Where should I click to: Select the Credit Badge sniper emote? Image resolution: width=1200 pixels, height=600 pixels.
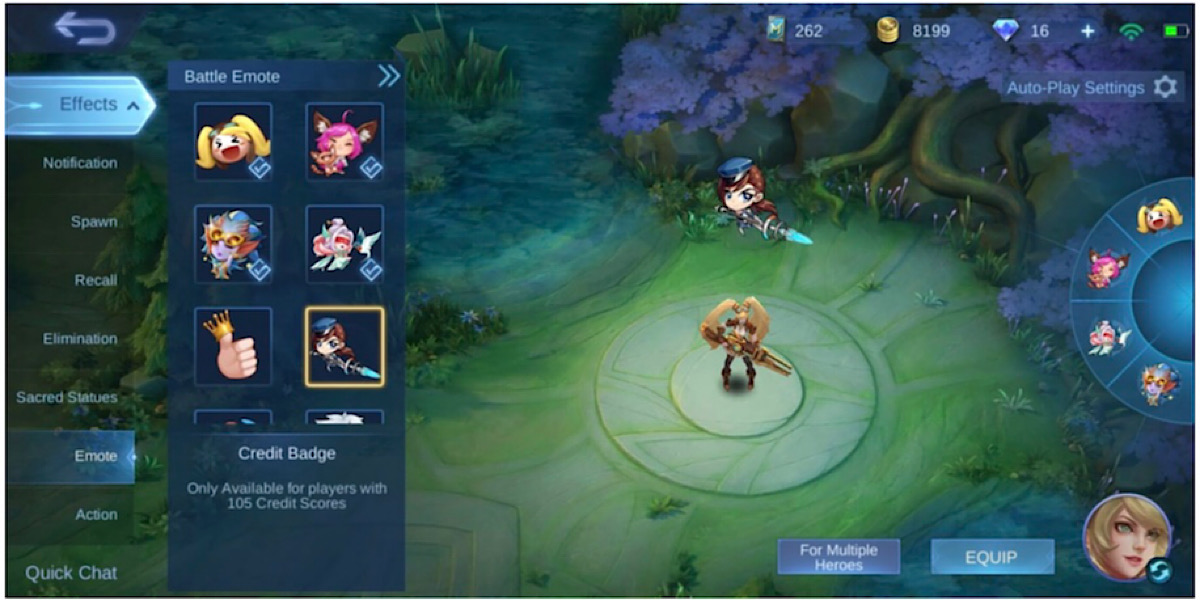pos(344,346)
